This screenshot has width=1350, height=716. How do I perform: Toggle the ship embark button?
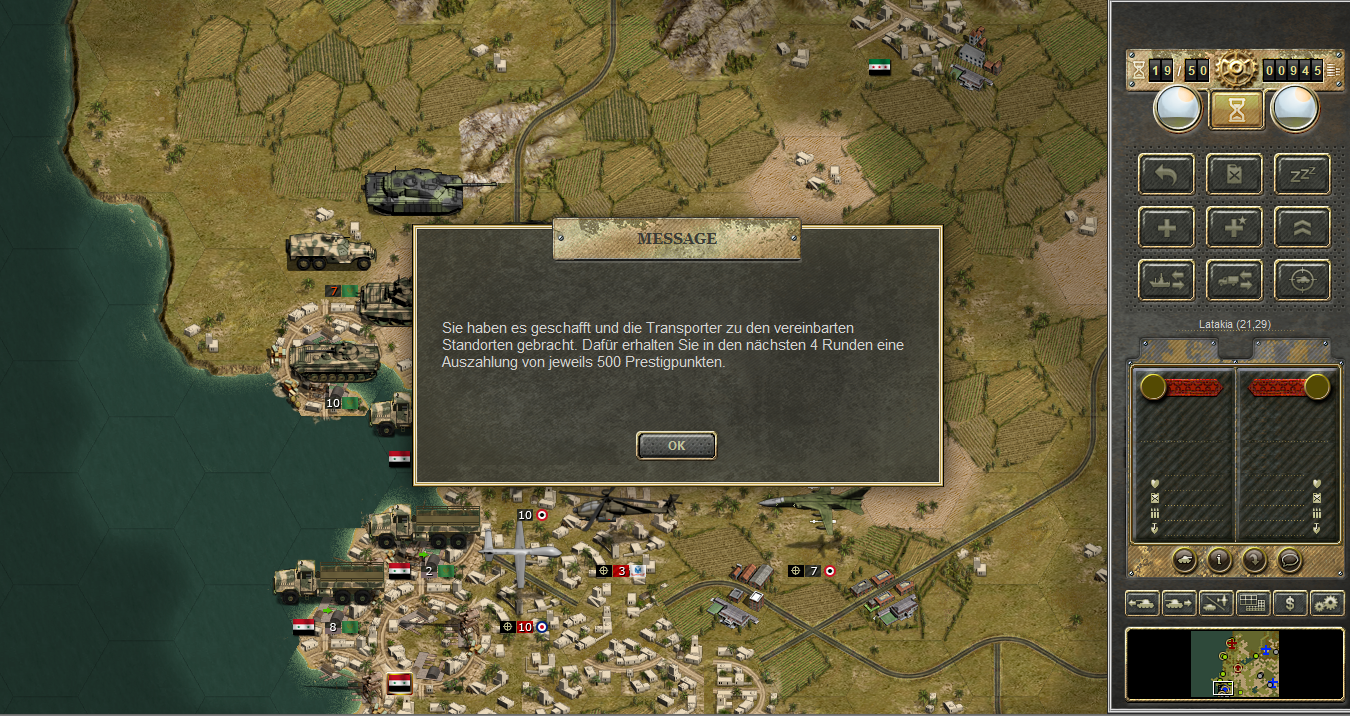click(1166, 280)
